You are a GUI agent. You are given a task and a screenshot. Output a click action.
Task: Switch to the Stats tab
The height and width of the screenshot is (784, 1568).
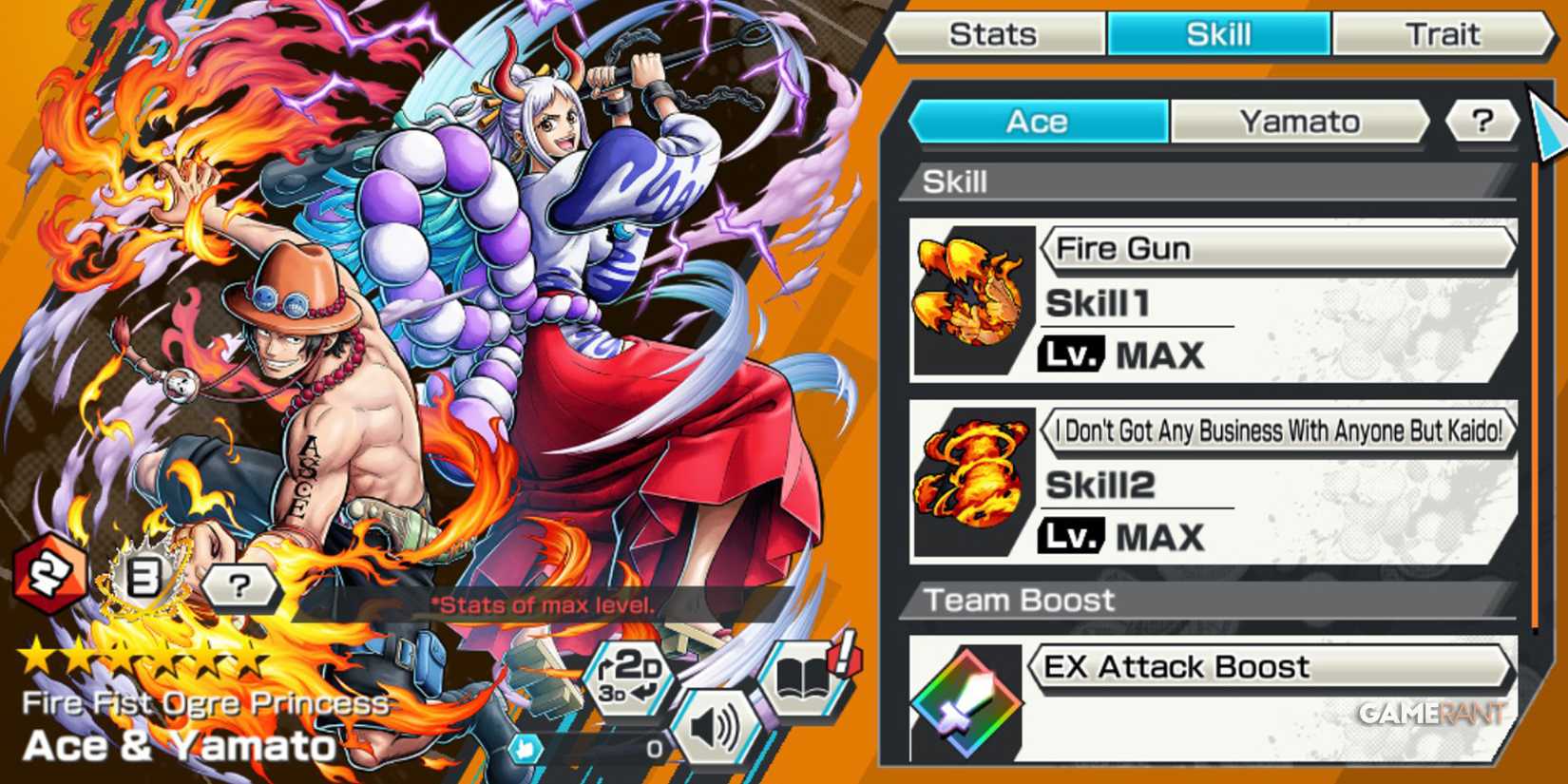pos(994,34)
